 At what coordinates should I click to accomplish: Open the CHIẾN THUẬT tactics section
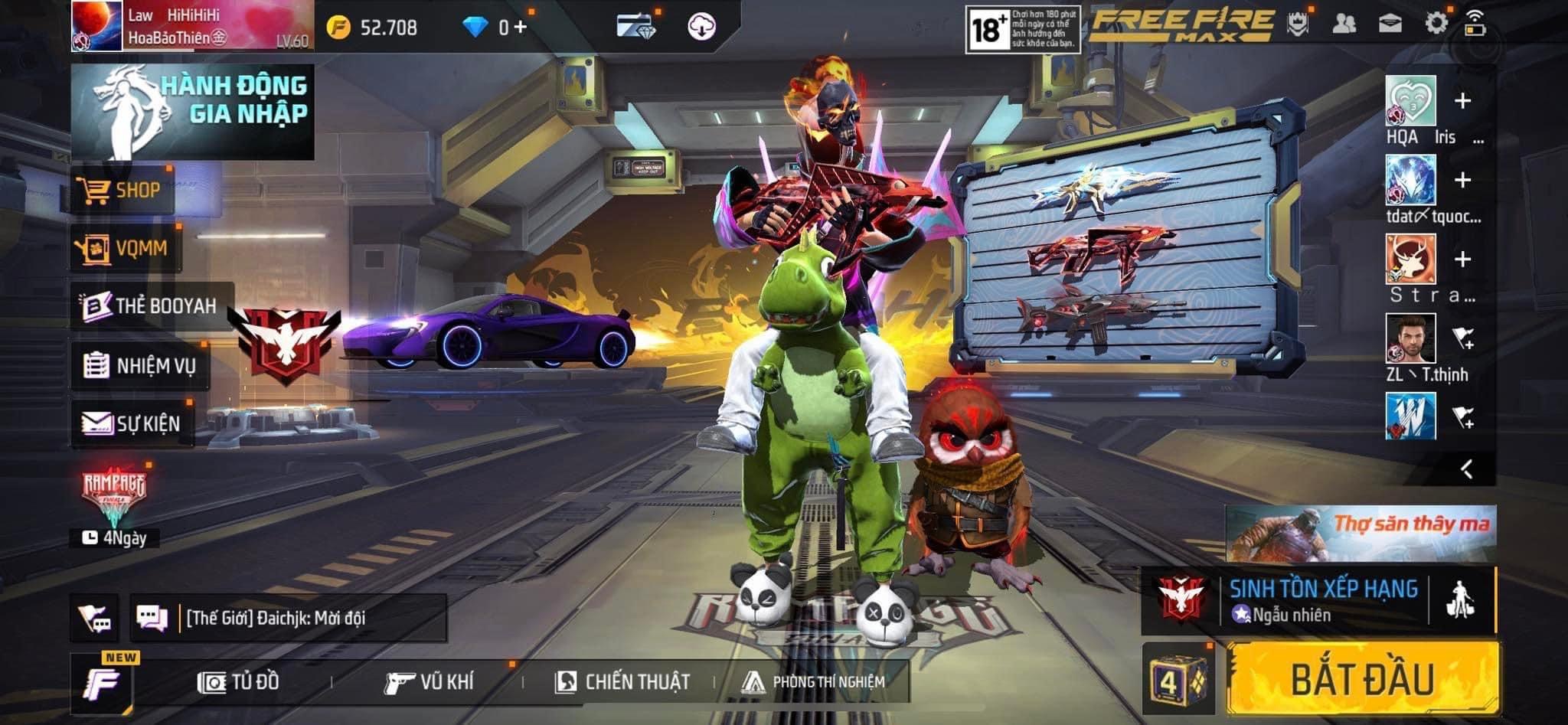point(622,681)
